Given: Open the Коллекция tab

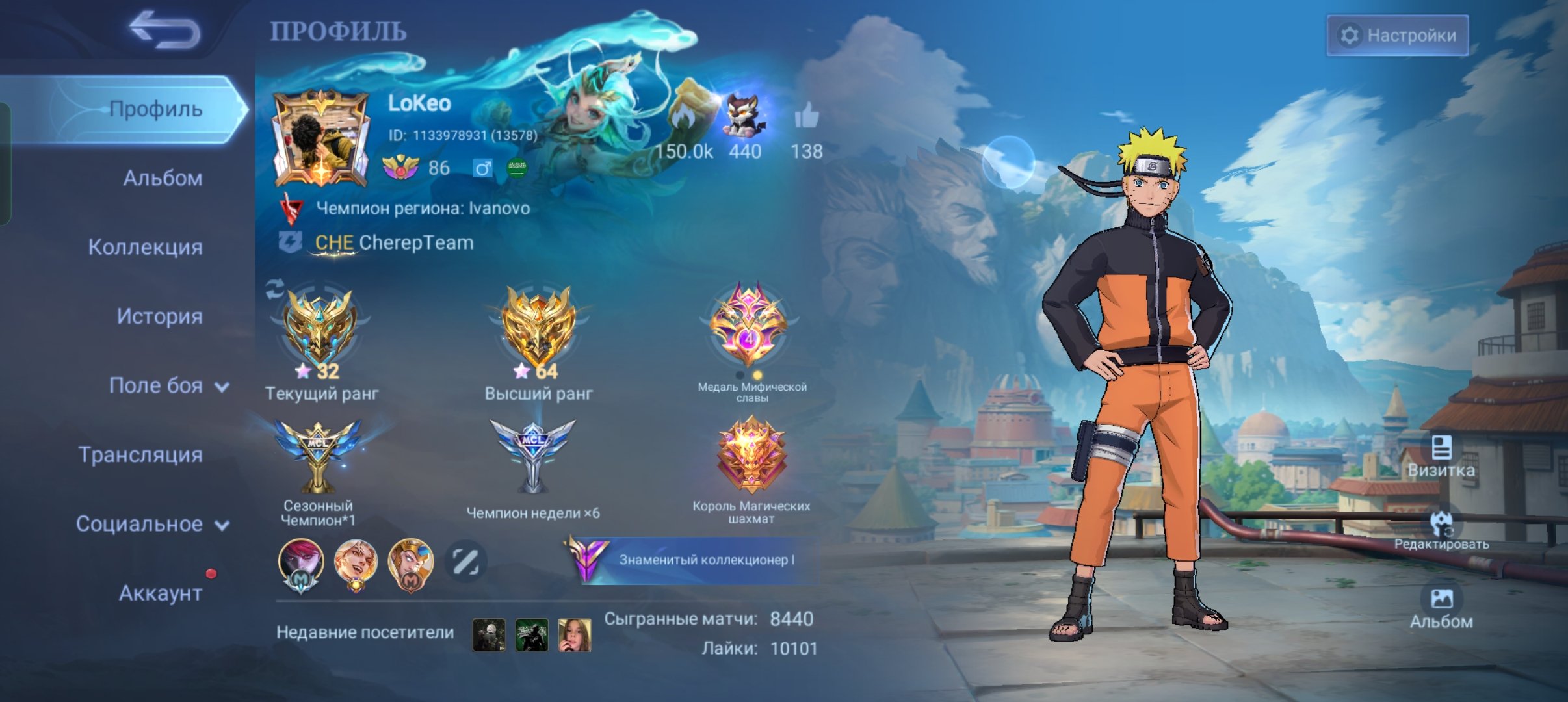Looking at the screenshot, I should [145, 247].
